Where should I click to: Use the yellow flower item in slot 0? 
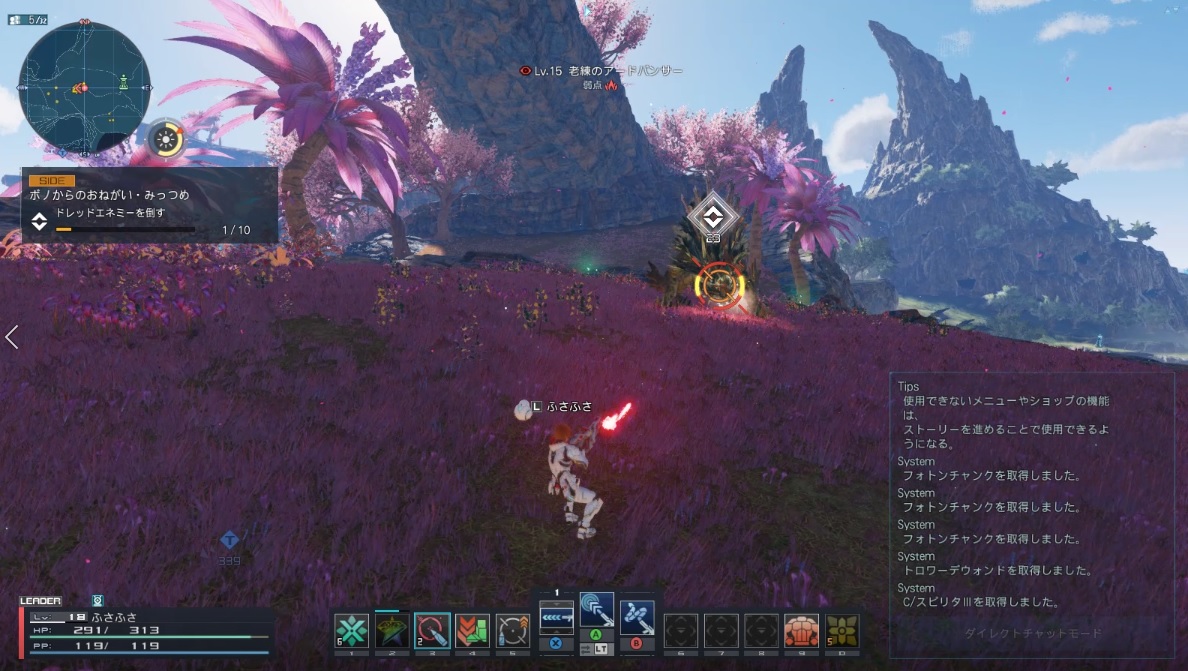pos(842,630)
